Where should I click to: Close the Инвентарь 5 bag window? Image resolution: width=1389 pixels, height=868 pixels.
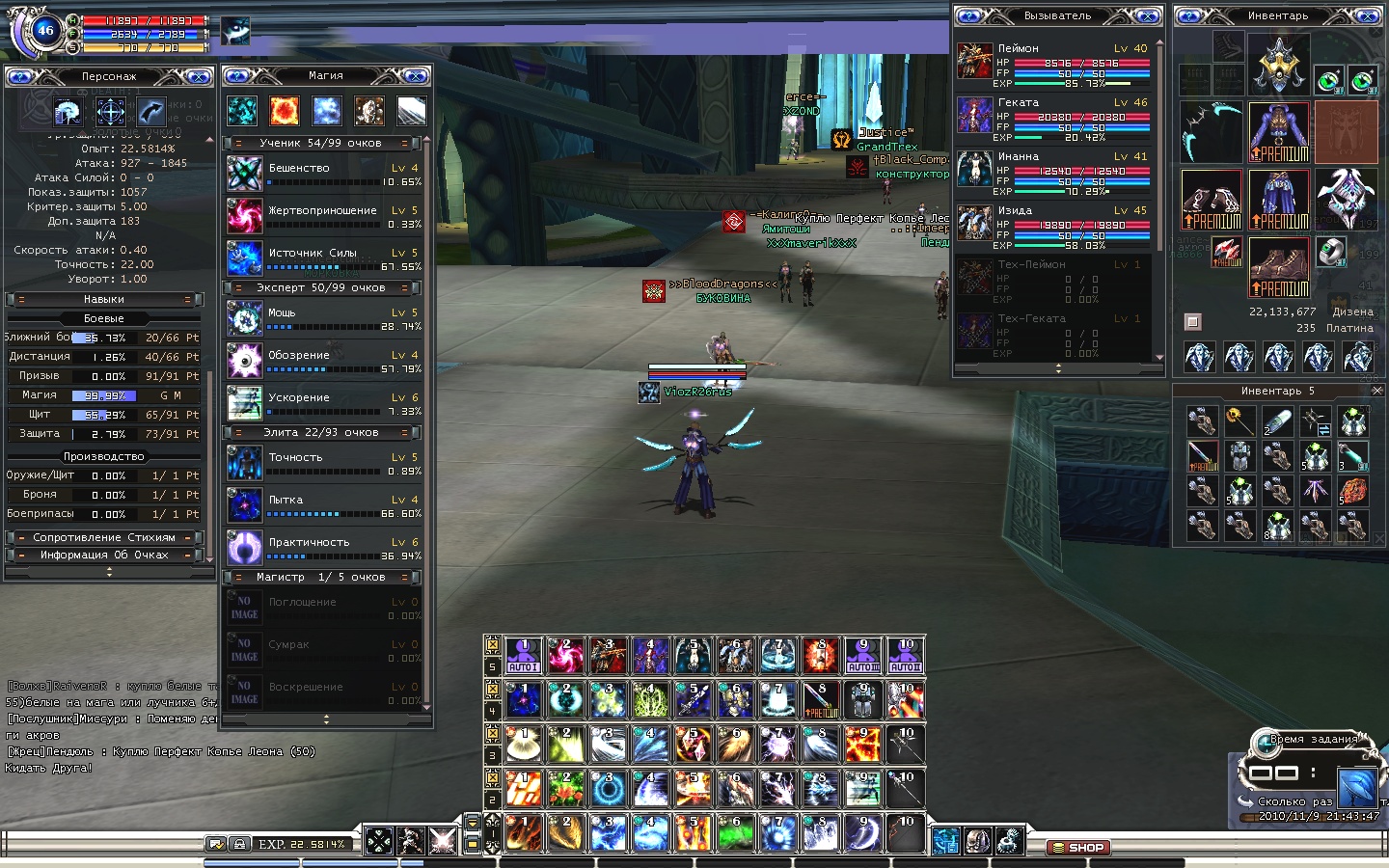click(1376, 391)
